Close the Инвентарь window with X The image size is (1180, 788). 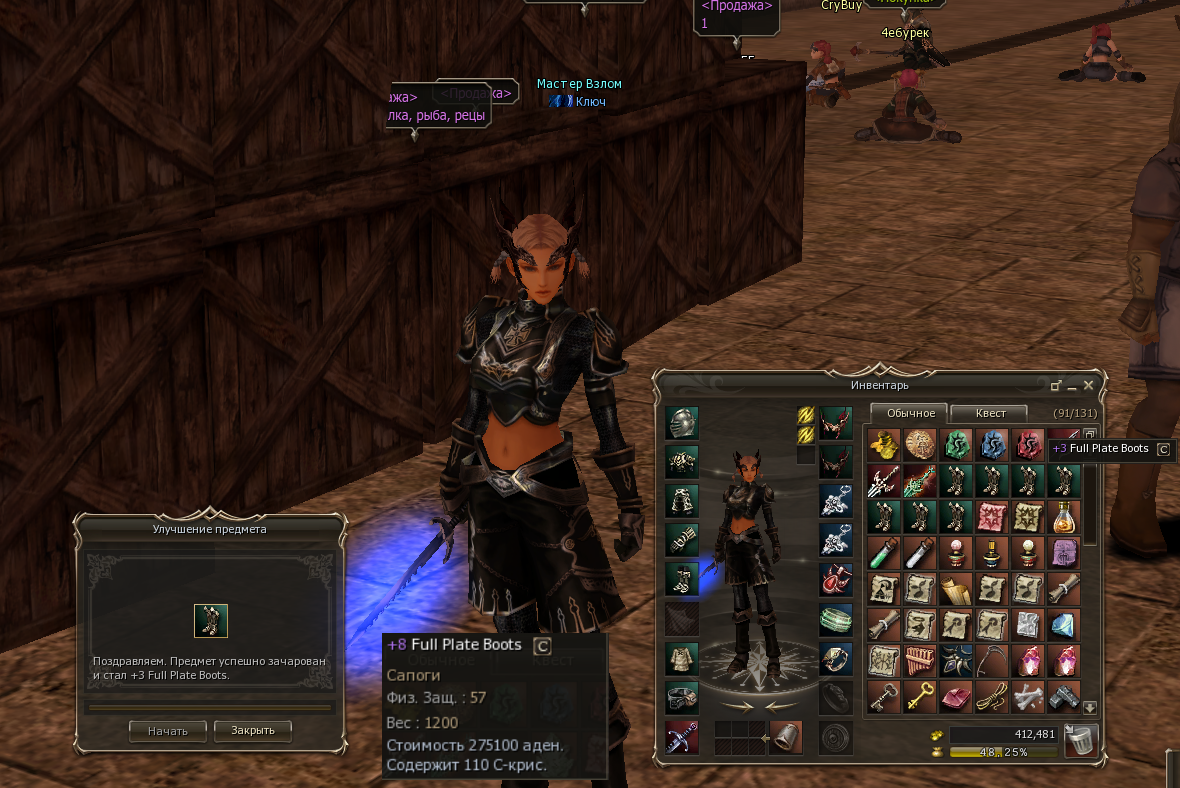(x=1089, y=385)
